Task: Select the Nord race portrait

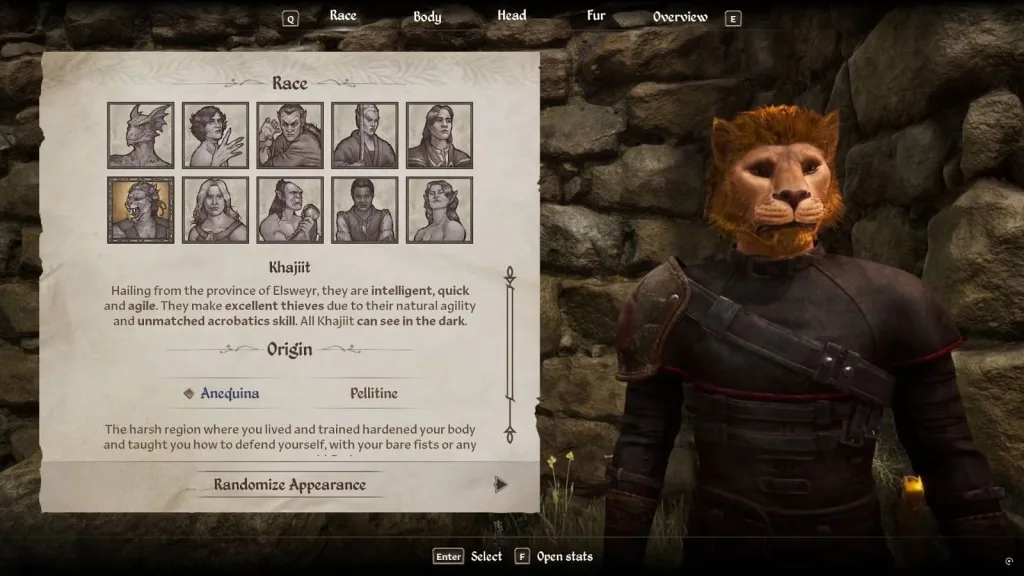Action: click(x=215, y=210)
